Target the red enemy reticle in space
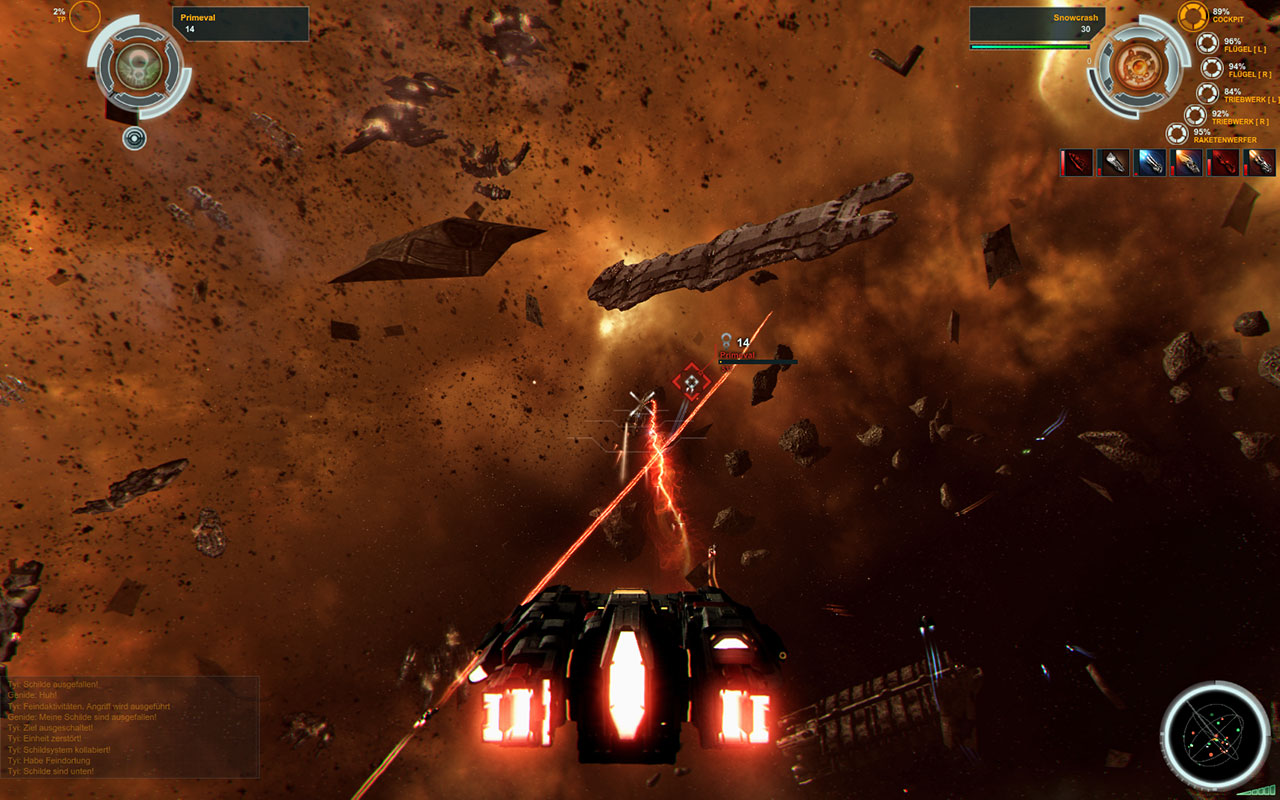The width and height of the screenshot is (1280, 800). [690, 381]
